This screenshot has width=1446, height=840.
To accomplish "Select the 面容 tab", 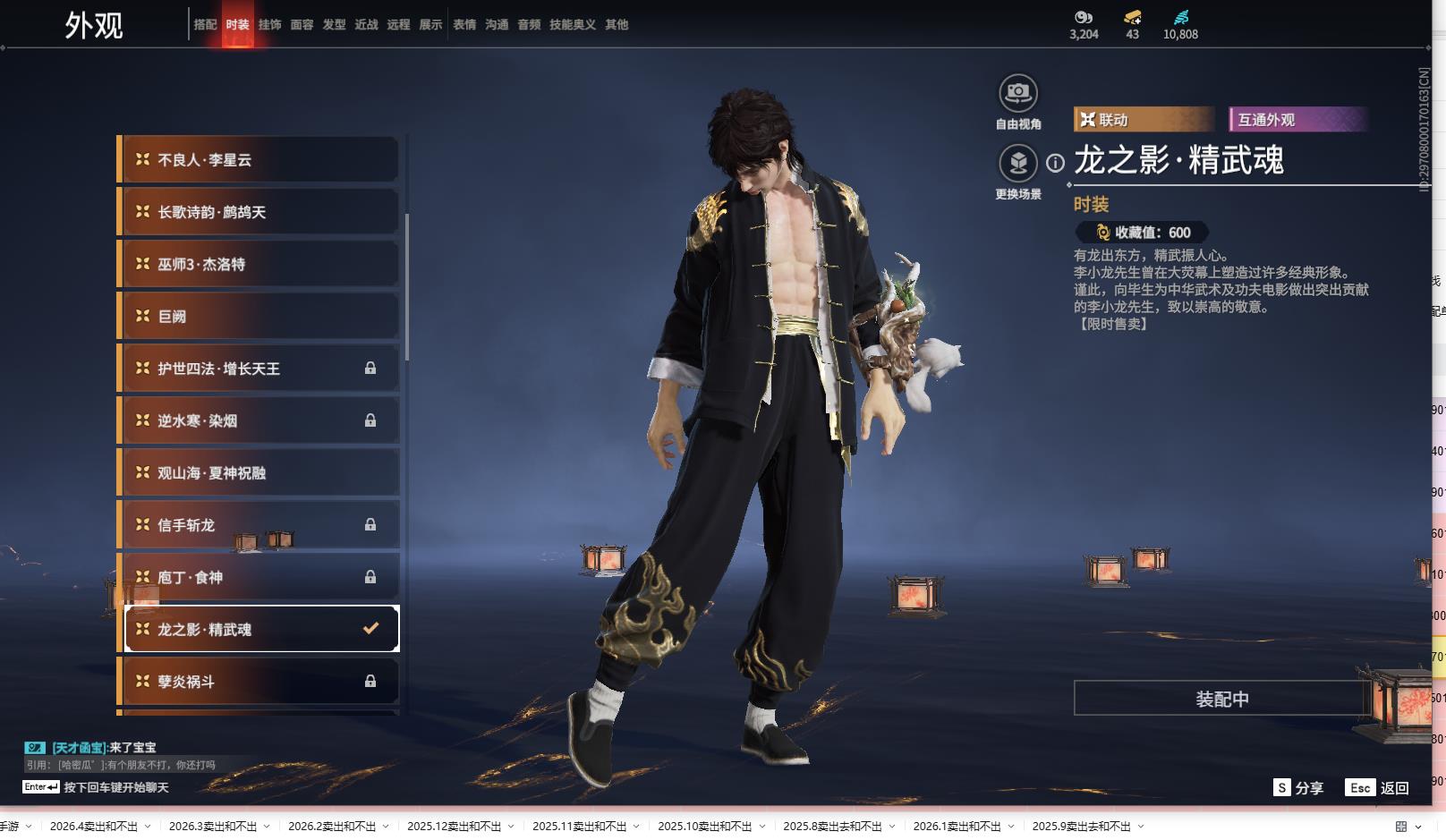I will coord(302,25).
